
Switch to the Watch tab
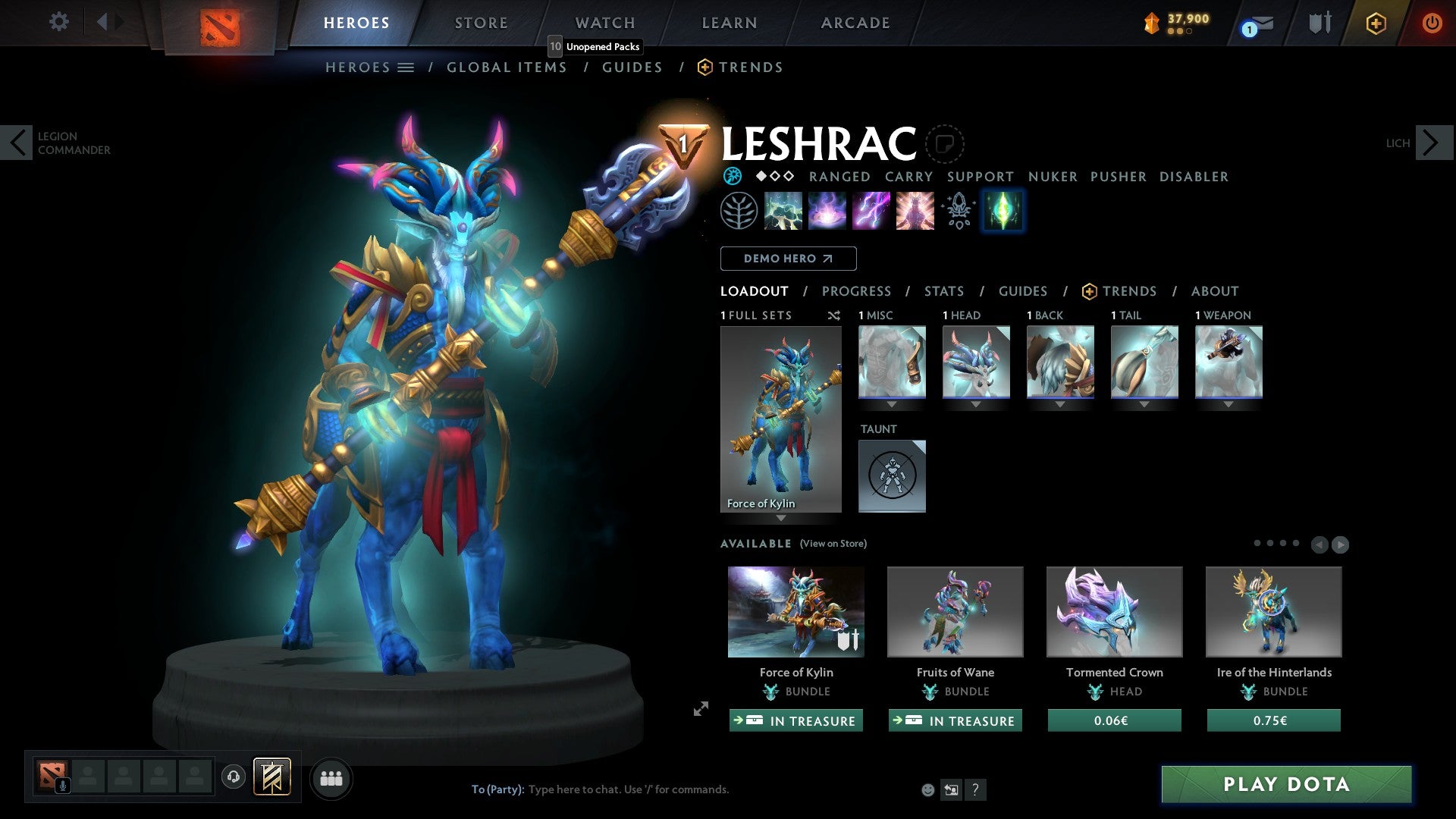[604, 23]
